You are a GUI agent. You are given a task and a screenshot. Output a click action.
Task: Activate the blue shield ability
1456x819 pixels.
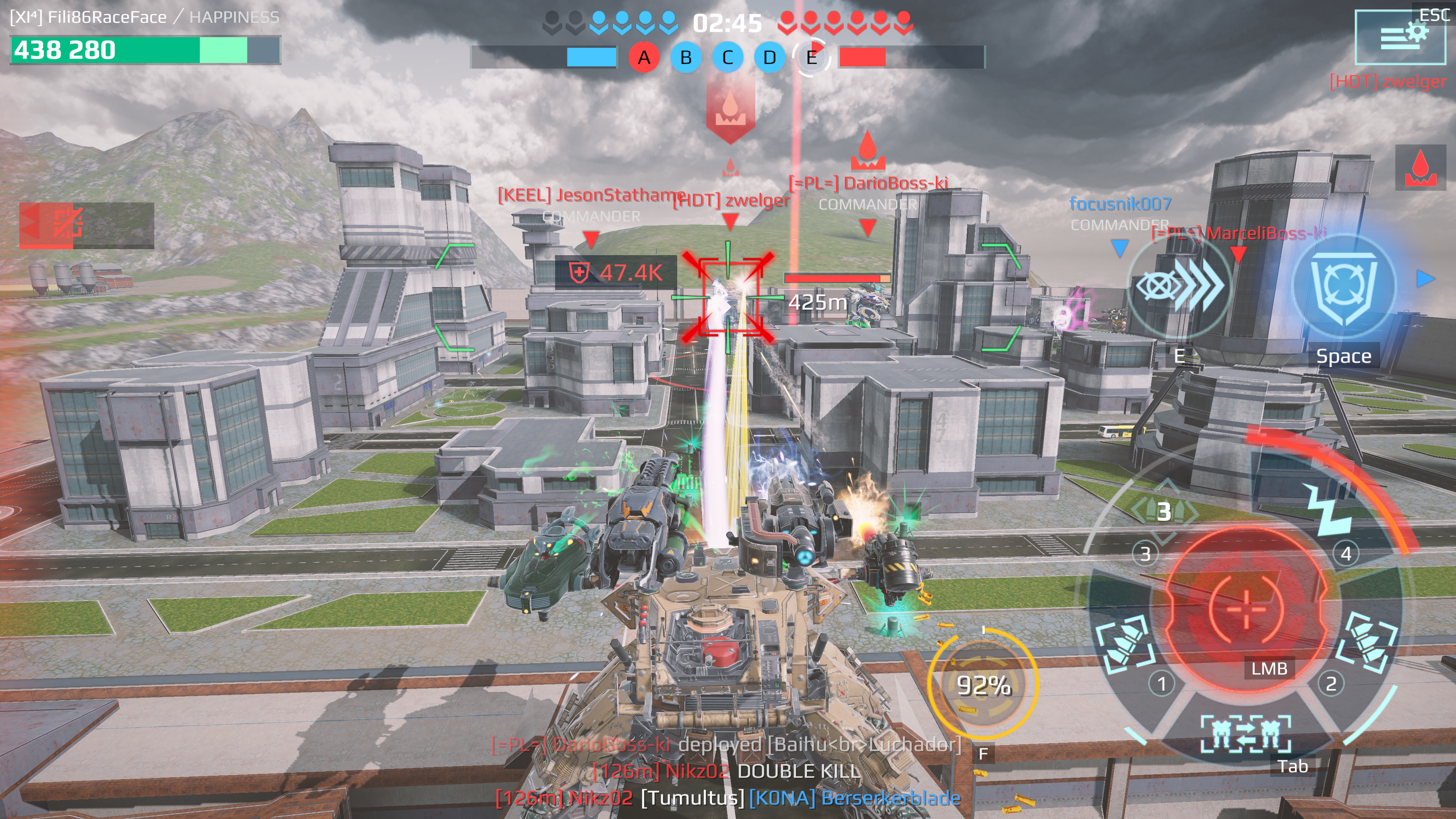1343,286
